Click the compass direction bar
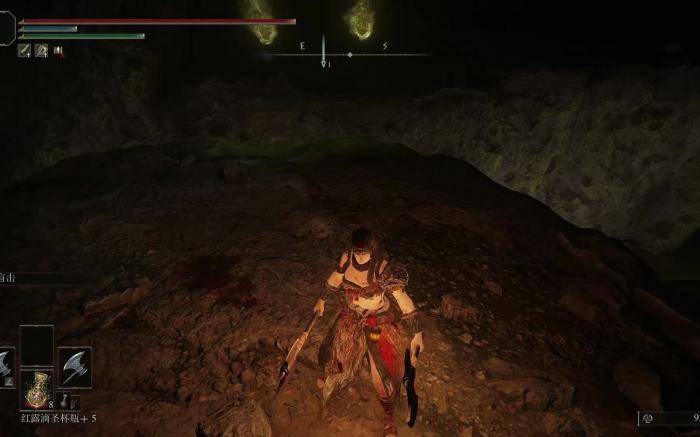This screenshot has height=437, width=700. pyautogui.click(x=345, y=54)
